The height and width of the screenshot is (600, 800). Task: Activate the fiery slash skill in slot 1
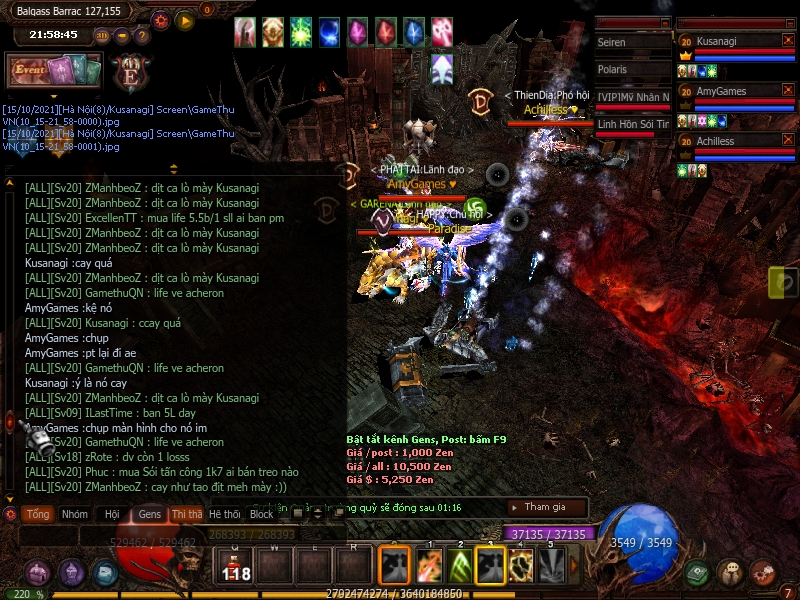point(429,567)
